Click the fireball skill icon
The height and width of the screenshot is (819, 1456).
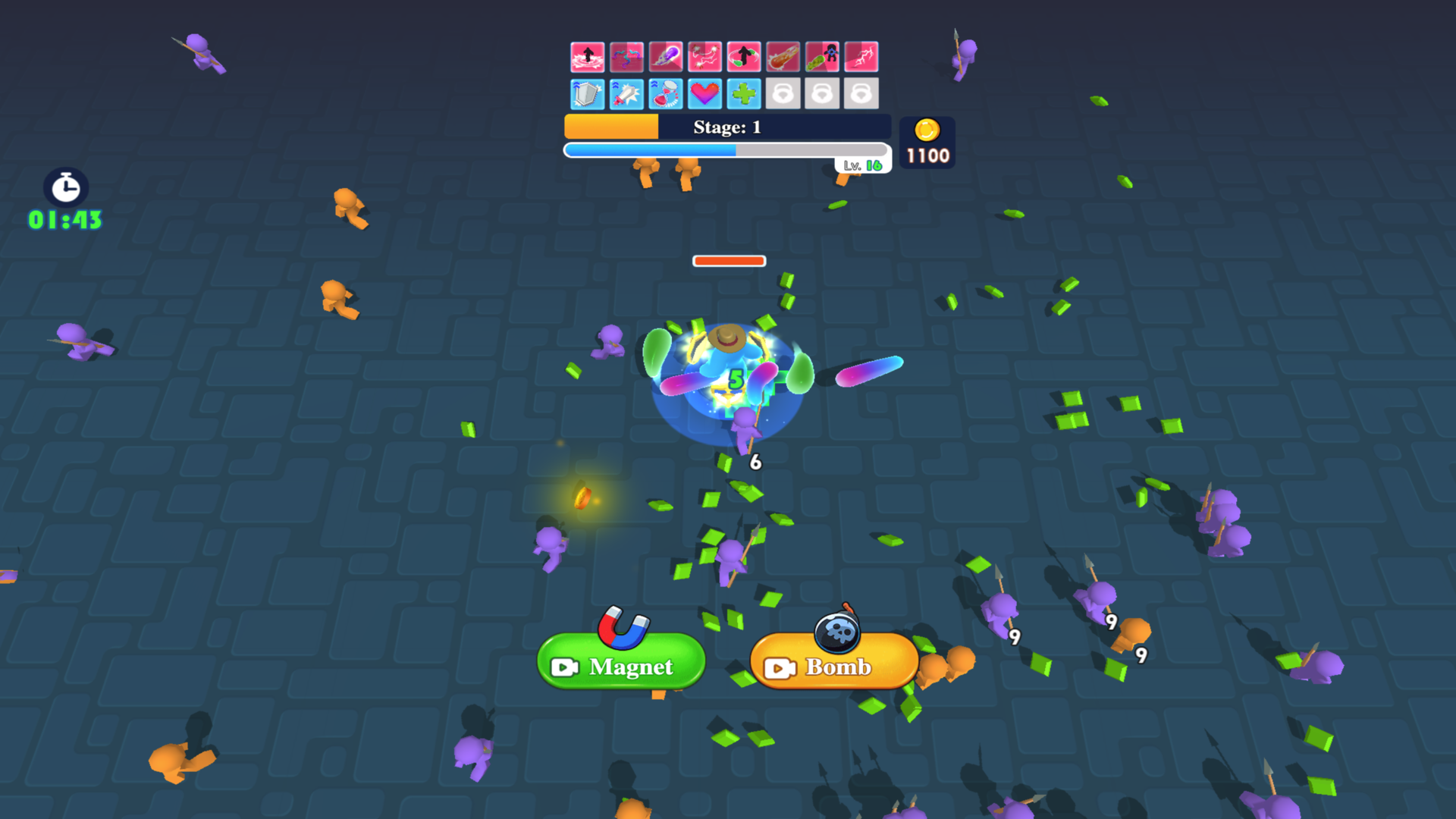click(783, 57)
